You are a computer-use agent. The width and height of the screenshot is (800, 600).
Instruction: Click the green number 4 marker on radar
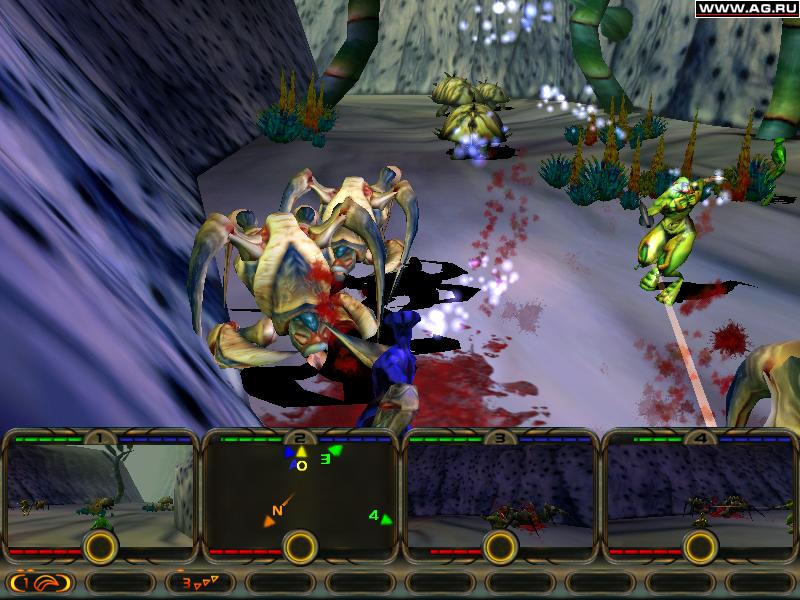[379, 517]
